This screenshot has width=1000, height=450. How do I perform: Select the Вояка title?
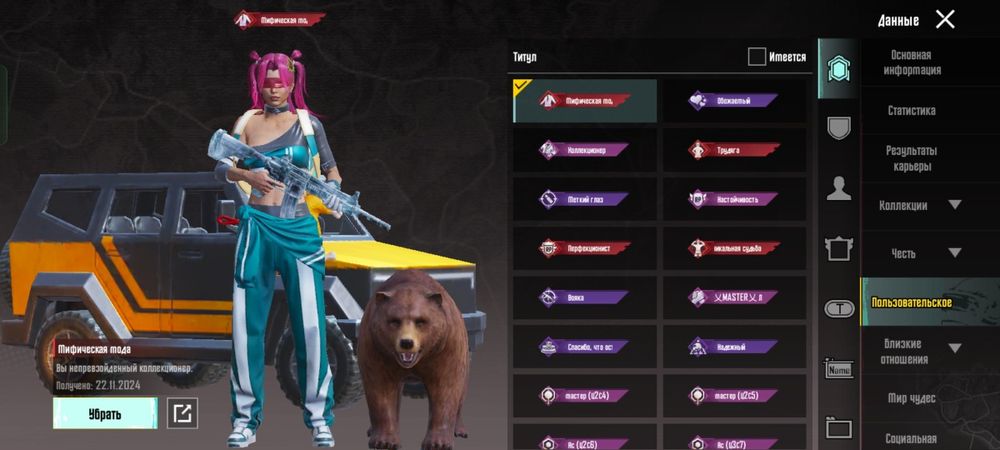tap(585, 297)
